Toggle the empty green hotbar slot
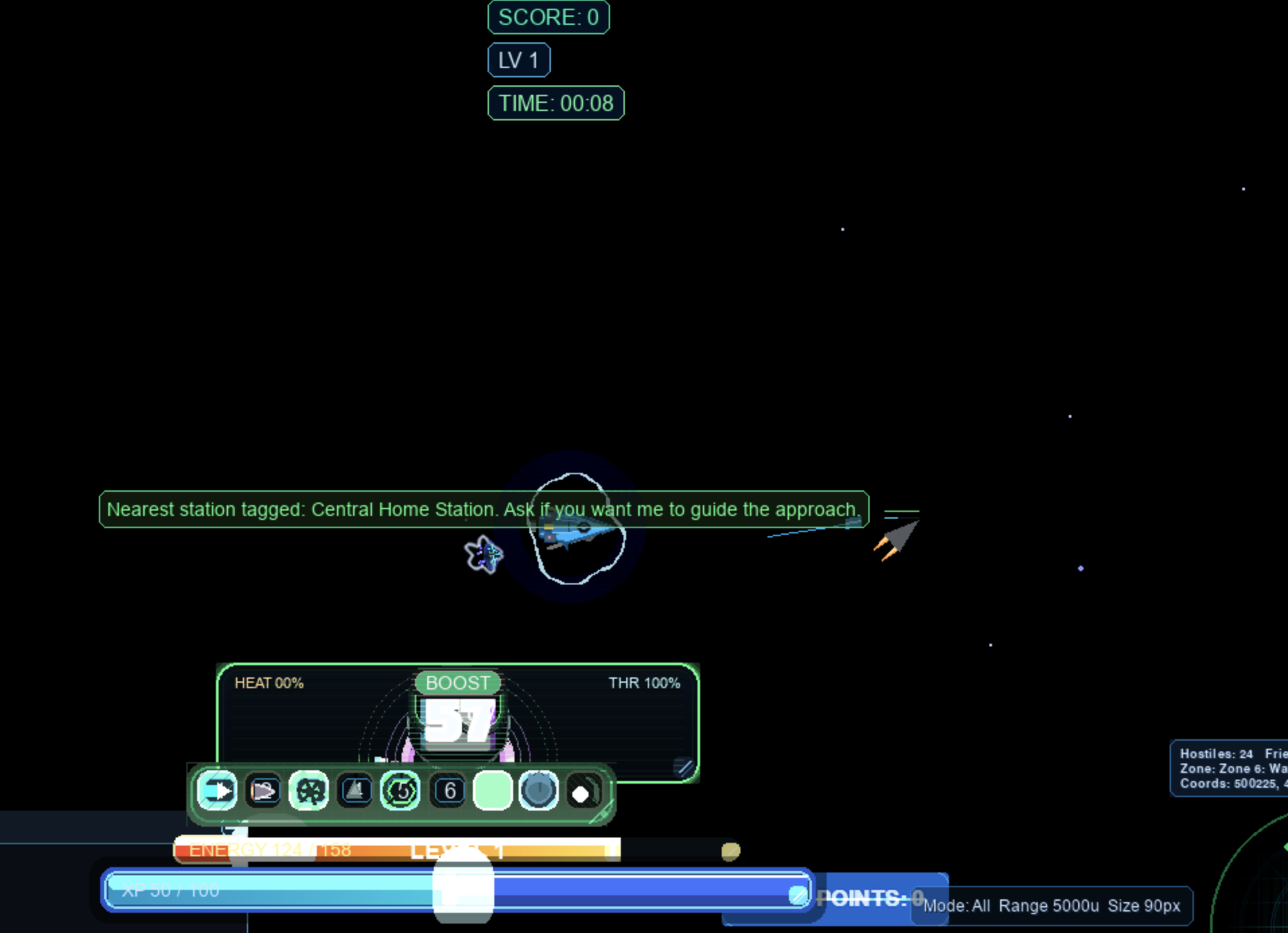Viewport: 1288px width, 933px height. [x=493, y=790]
